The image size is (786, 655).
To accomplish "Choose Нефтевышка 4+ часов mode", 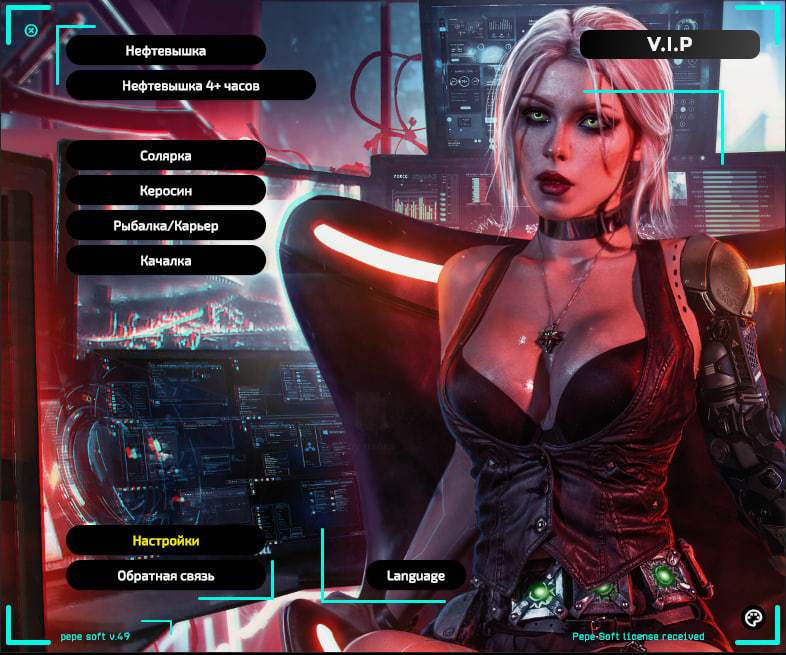I will [x=191, y=85].
